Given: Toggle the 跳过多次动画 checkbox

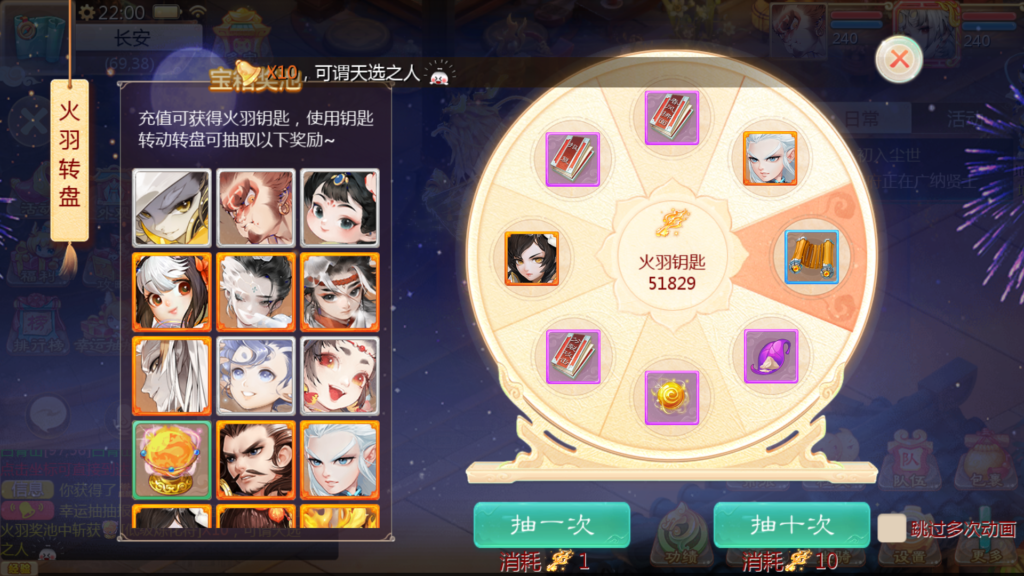Looking at the screenshot, I should [891, 529].
